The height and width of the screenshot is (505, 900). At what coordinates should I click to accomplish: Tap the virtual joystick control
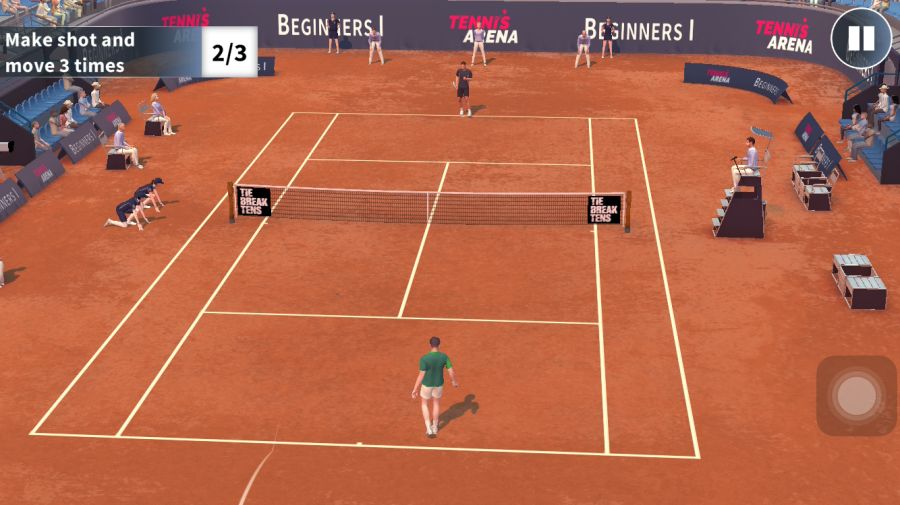856,396
